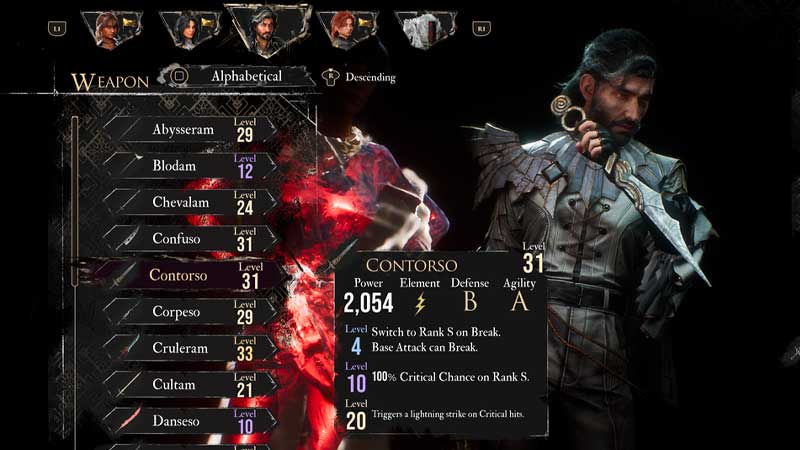Select the highlighted Contorso weapon
This screenshot has width=800, height=450.
(185, 275)
